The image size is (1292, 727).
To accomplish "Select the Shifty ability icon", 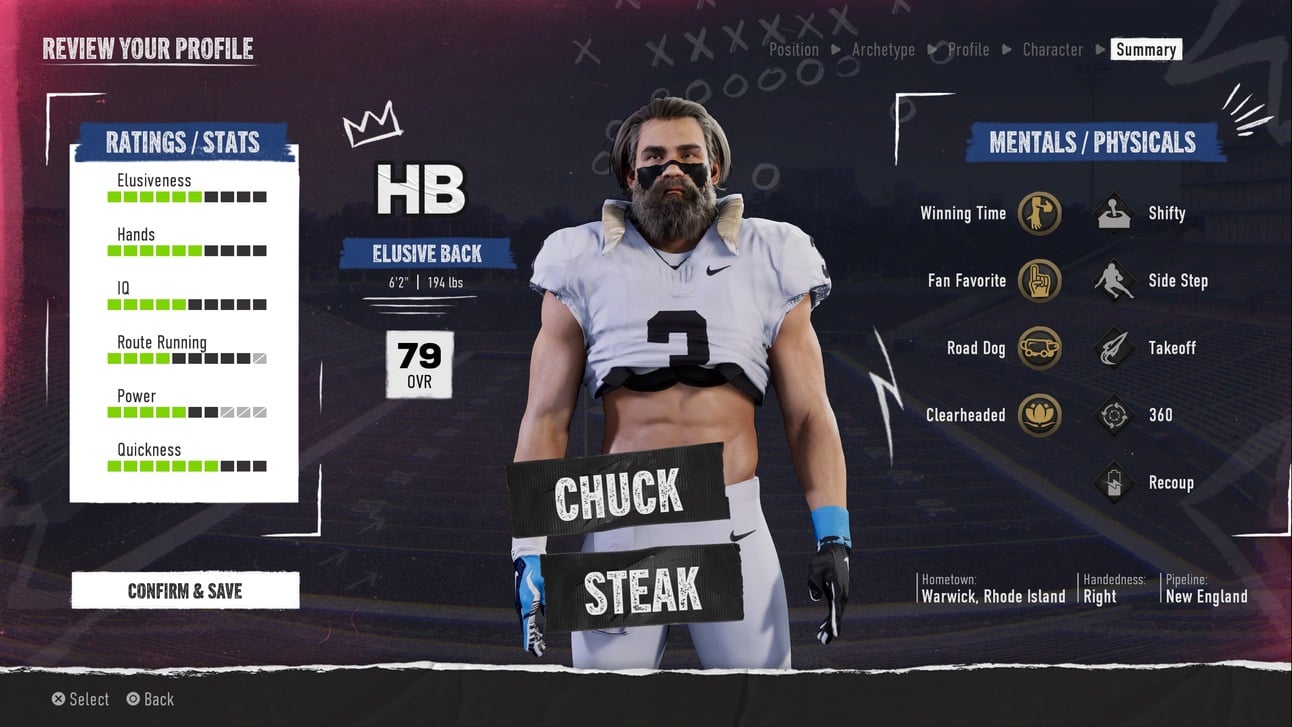I will pyautogui.click(x=1112, y=212).
